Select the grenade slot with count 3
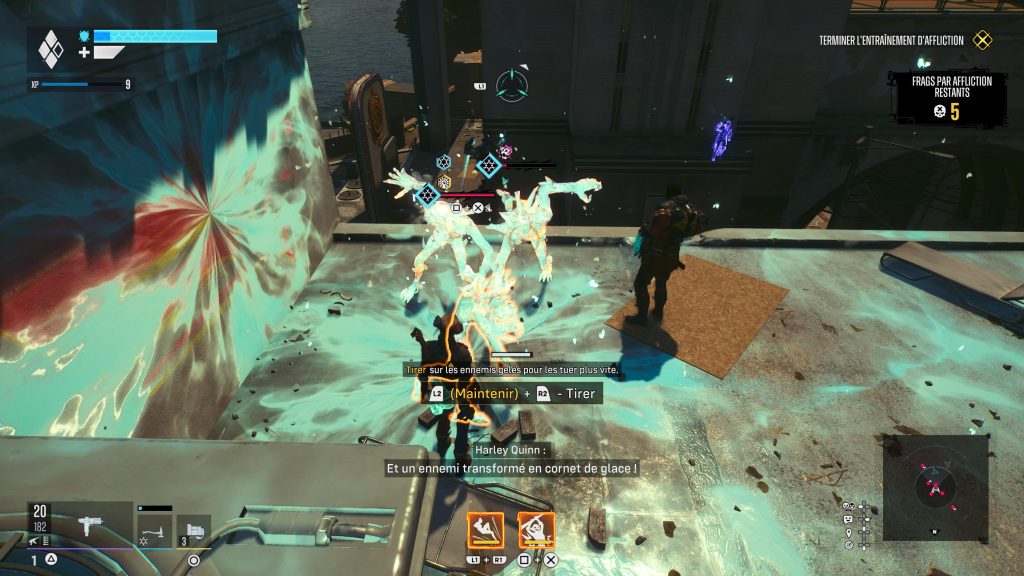This screenshot has width=1024, height=576. 194,528
